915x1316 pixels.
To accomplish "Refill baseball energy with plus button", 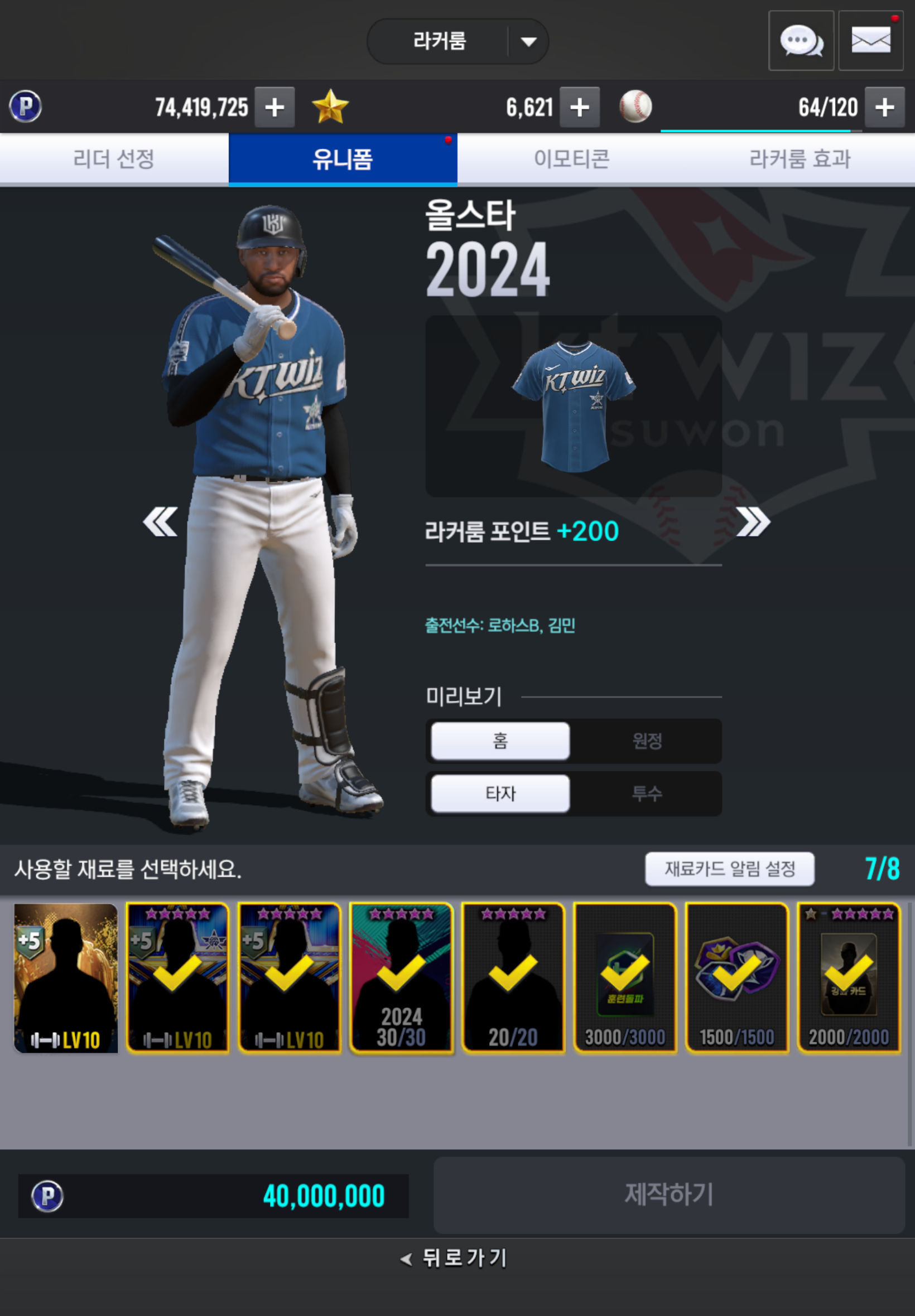I will coord(884,107).
